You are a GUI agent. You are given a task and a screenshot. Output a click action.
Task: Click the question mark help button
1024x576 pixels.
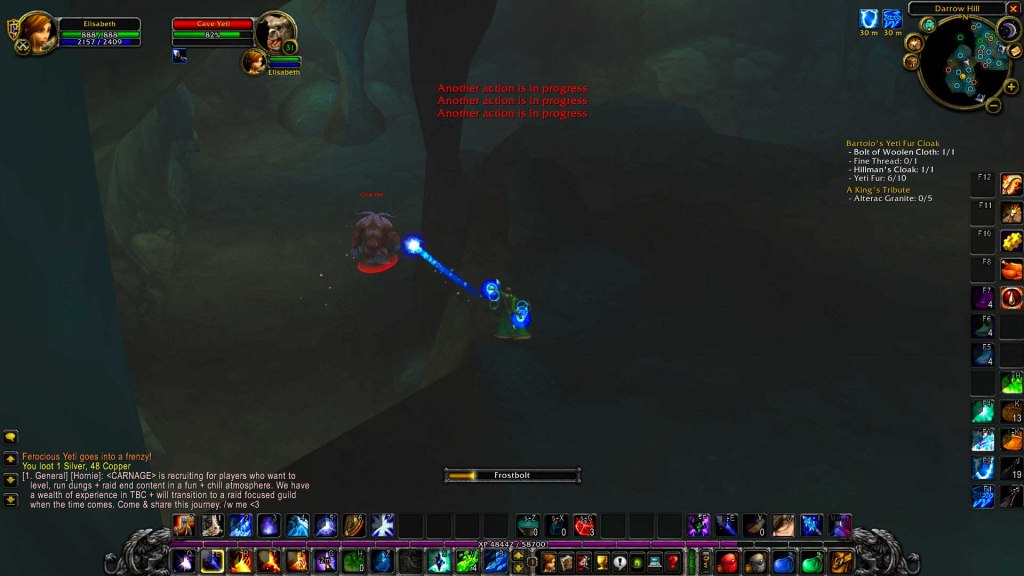coord(673,562)
